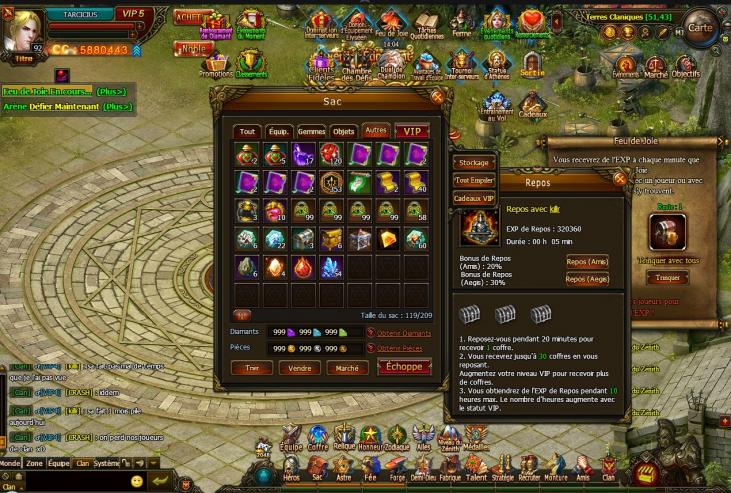731x493 pixels.
Task: Open the VIP tab in the bag
Action: pyautogui.click(x=409, y=132)
